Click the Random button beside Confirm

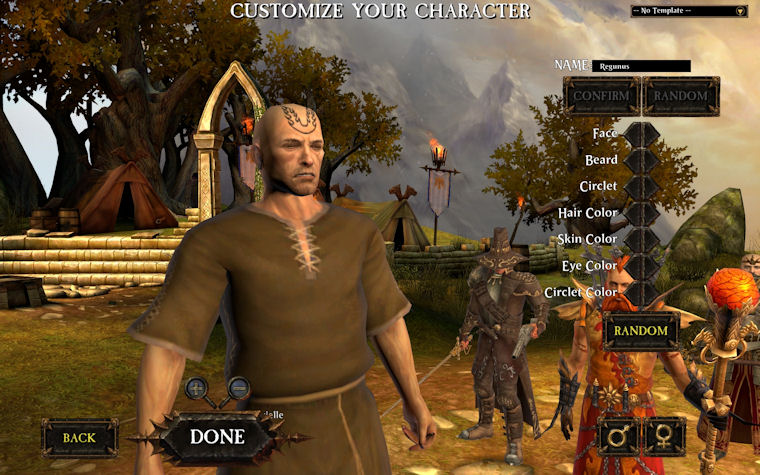pyautogui.click(x=681, y=96)
